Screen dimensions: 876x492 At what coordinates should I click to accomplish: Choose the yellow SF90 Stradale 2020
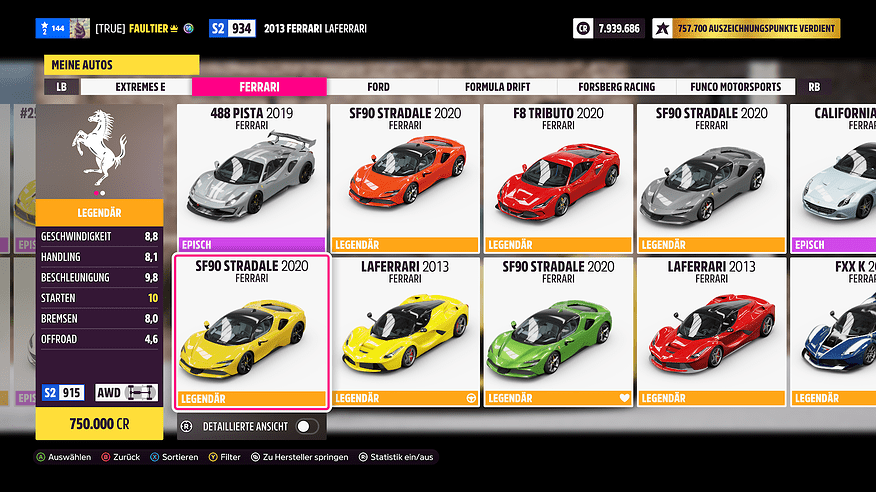point(251,332)
